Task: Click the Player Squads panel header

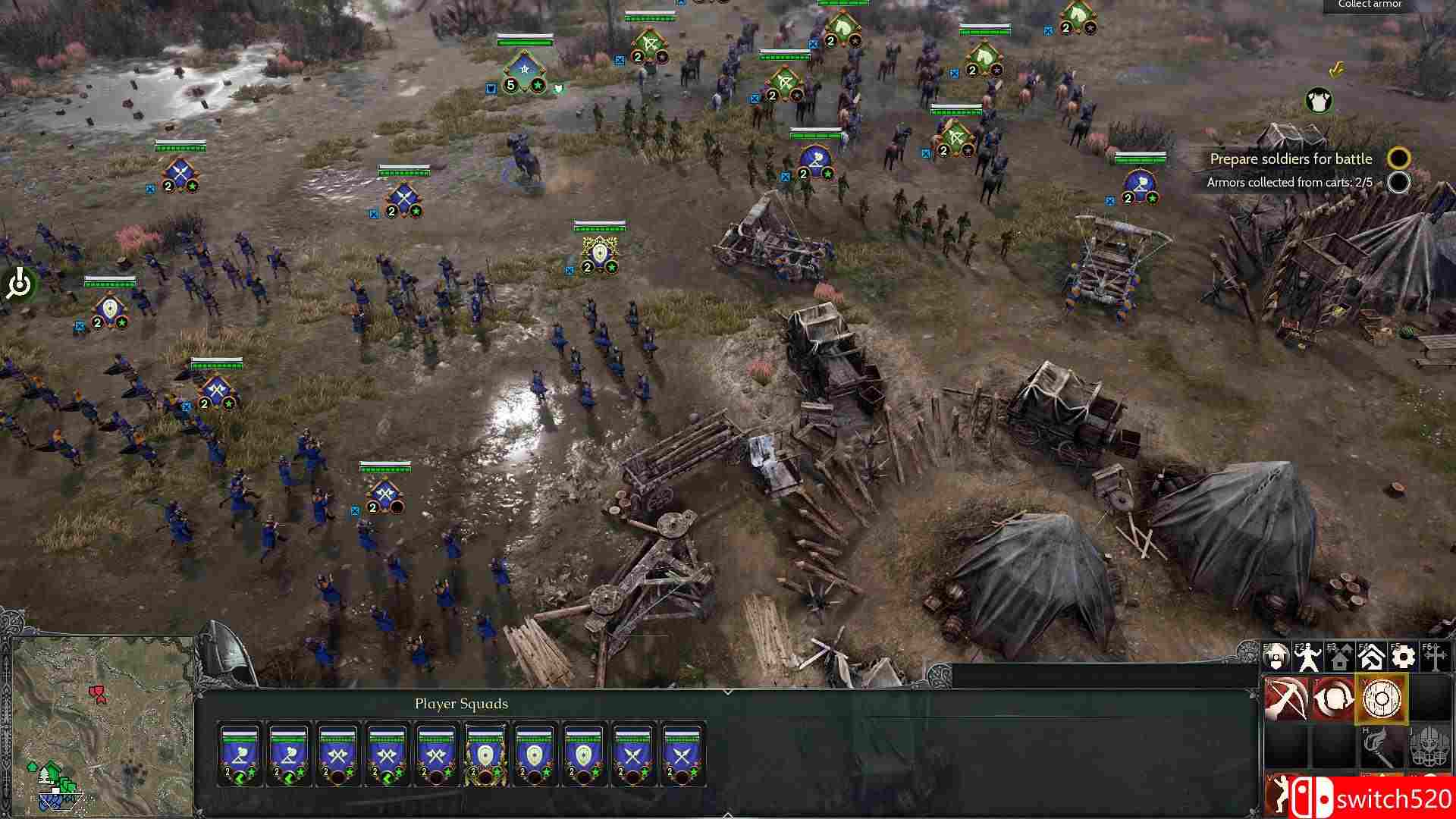Action: [x=460, y=704]
